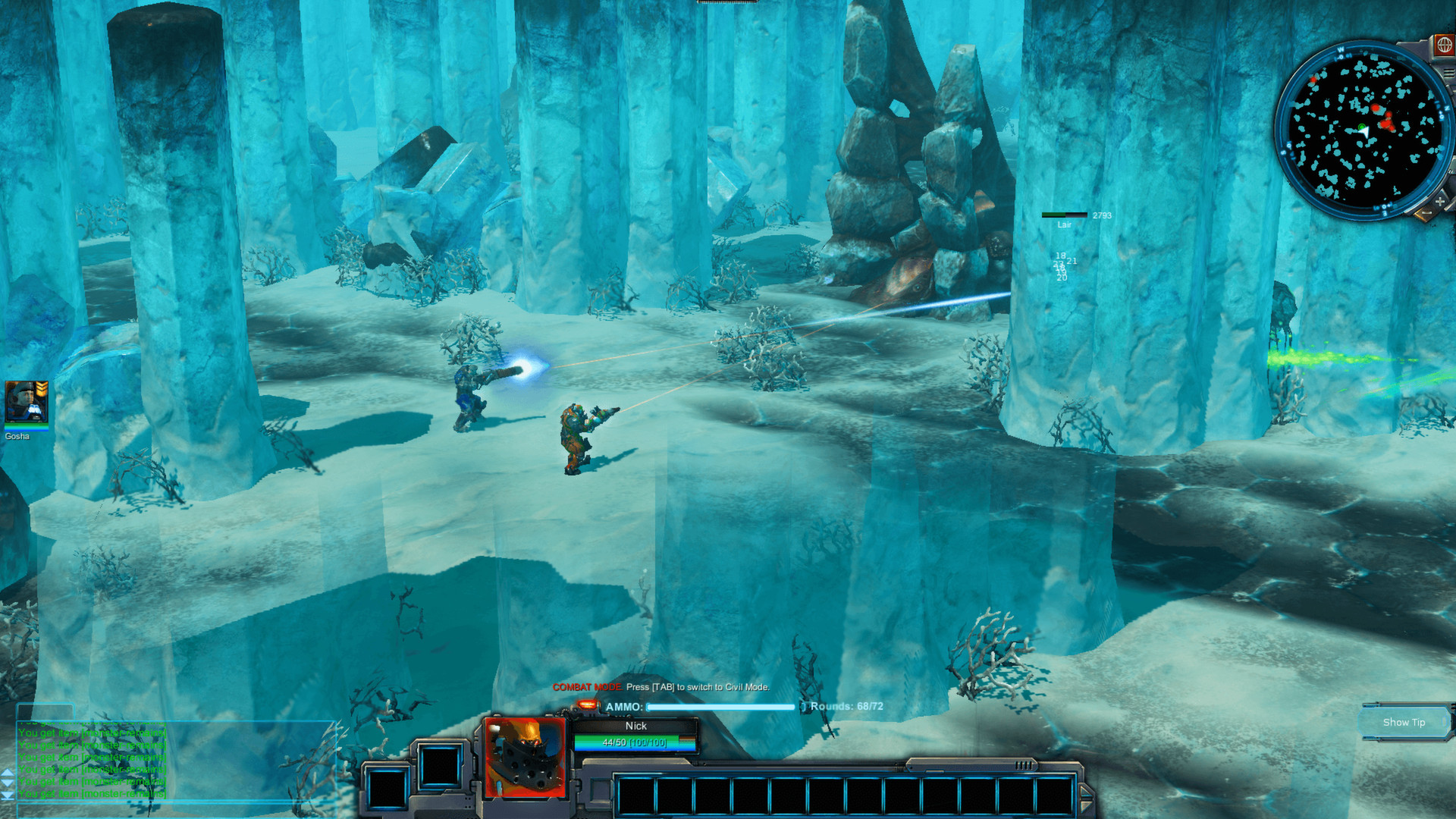Click the N compass marker on the minimap
Viewport: 1456px width, 819px height.
[x=1448, y=107]
